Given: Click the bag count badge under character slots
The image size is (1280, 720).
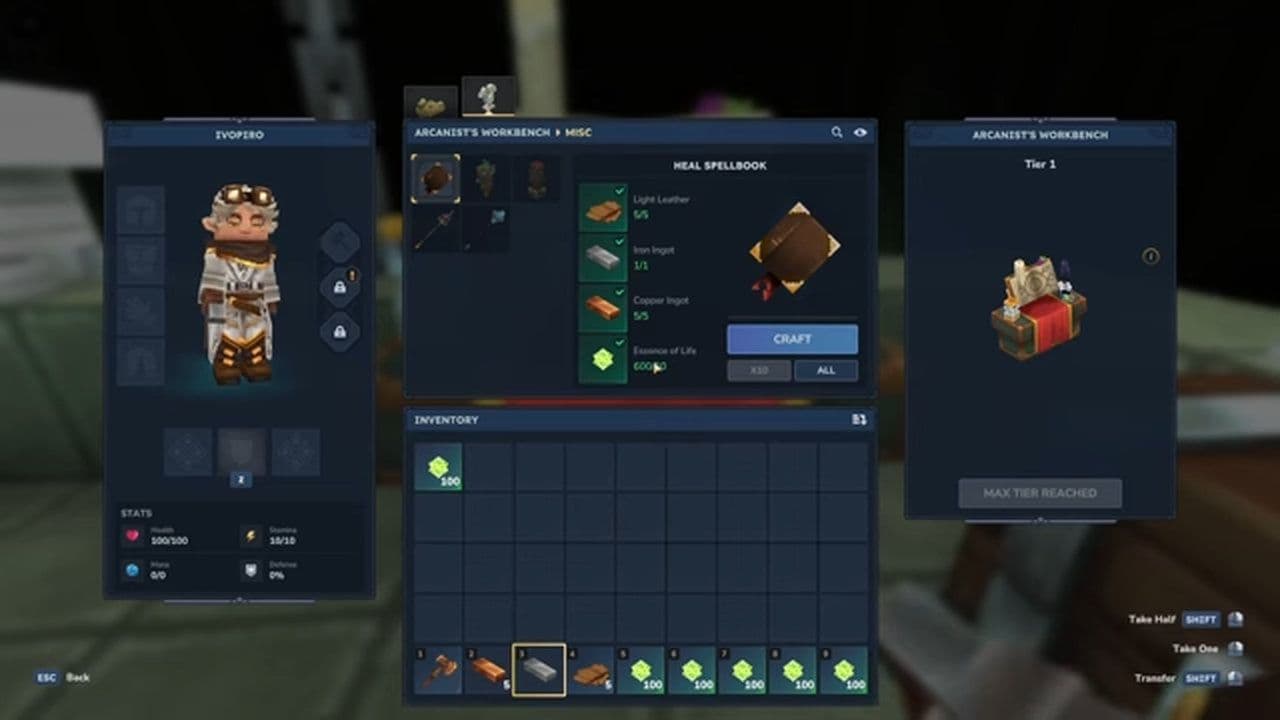Looking at the screenshot, I should 240,480.
